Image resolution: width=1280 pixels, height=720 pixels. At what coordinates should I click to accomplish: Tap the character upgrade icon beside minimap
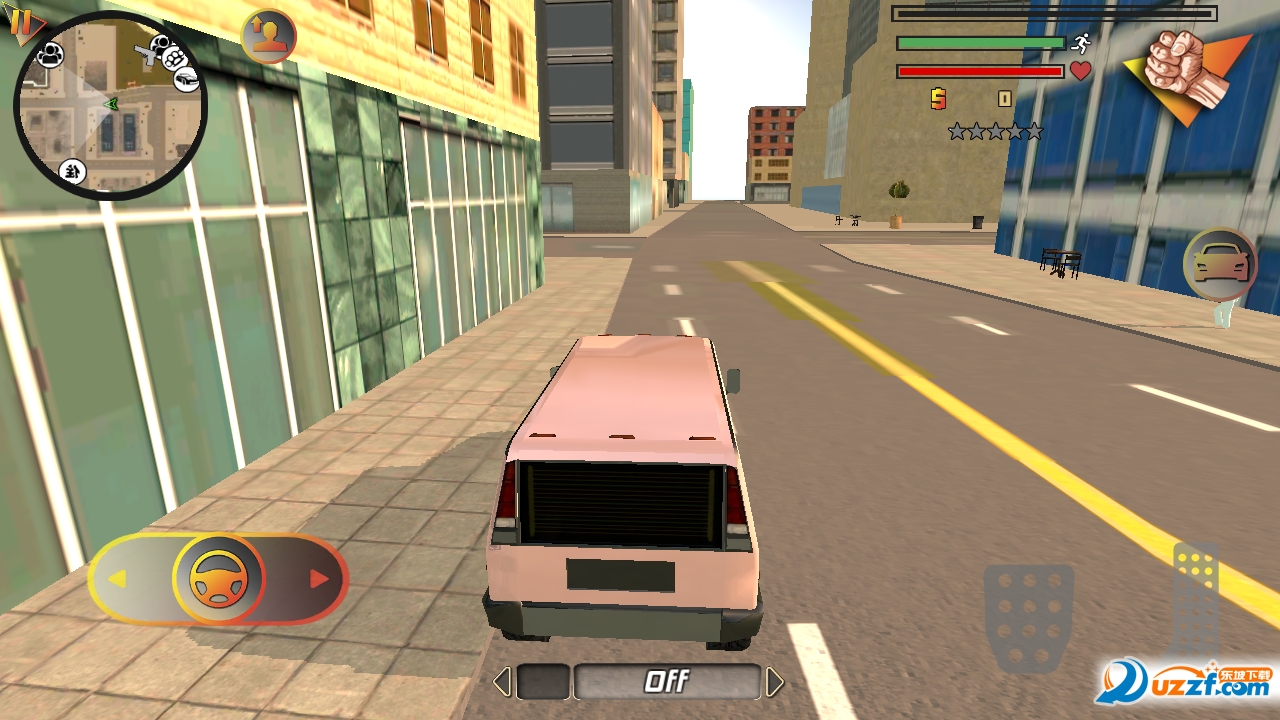tap(268, 37)
